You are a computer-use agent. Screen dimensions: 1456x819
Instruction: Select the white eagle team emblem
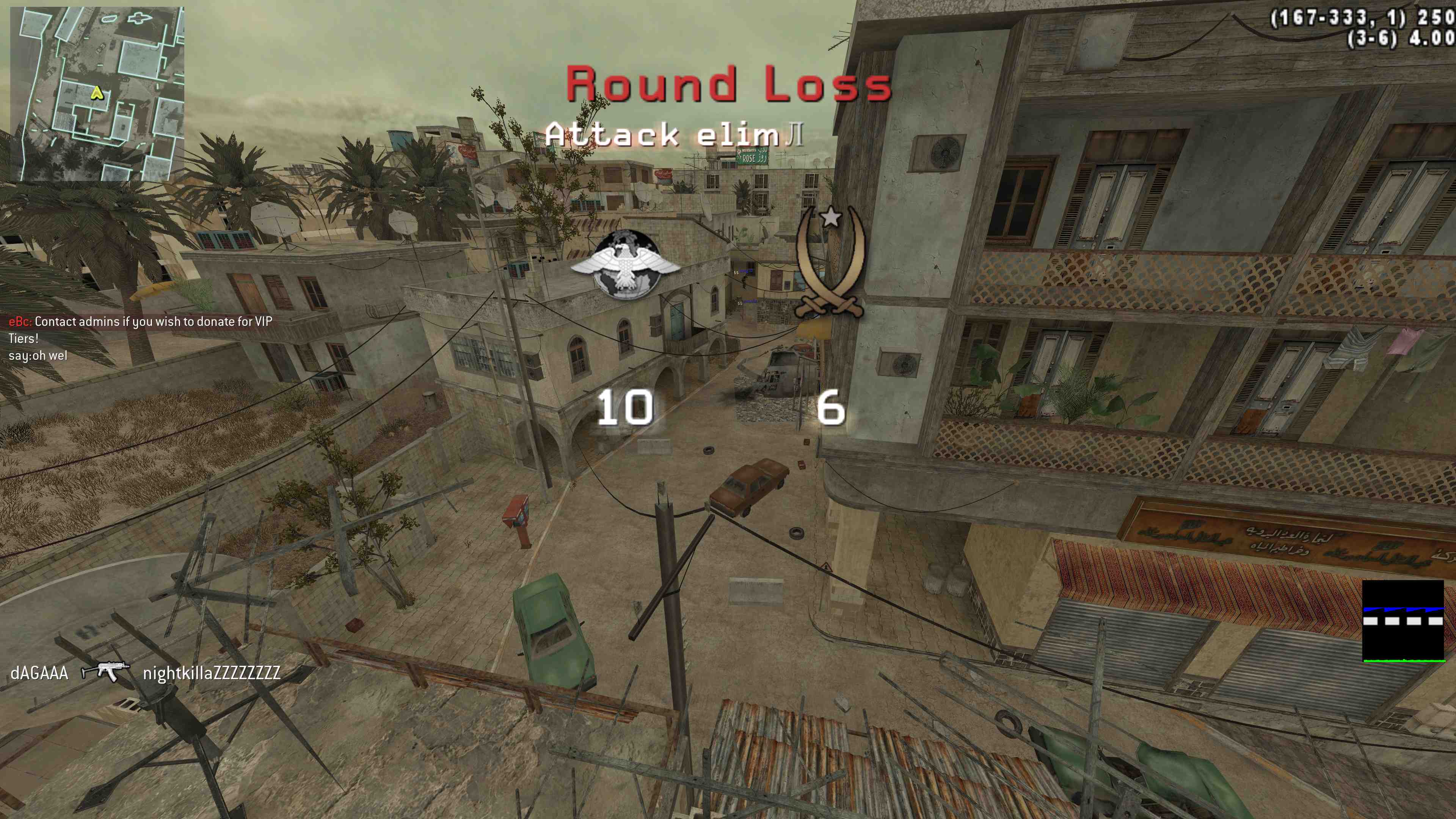(626, 265)
